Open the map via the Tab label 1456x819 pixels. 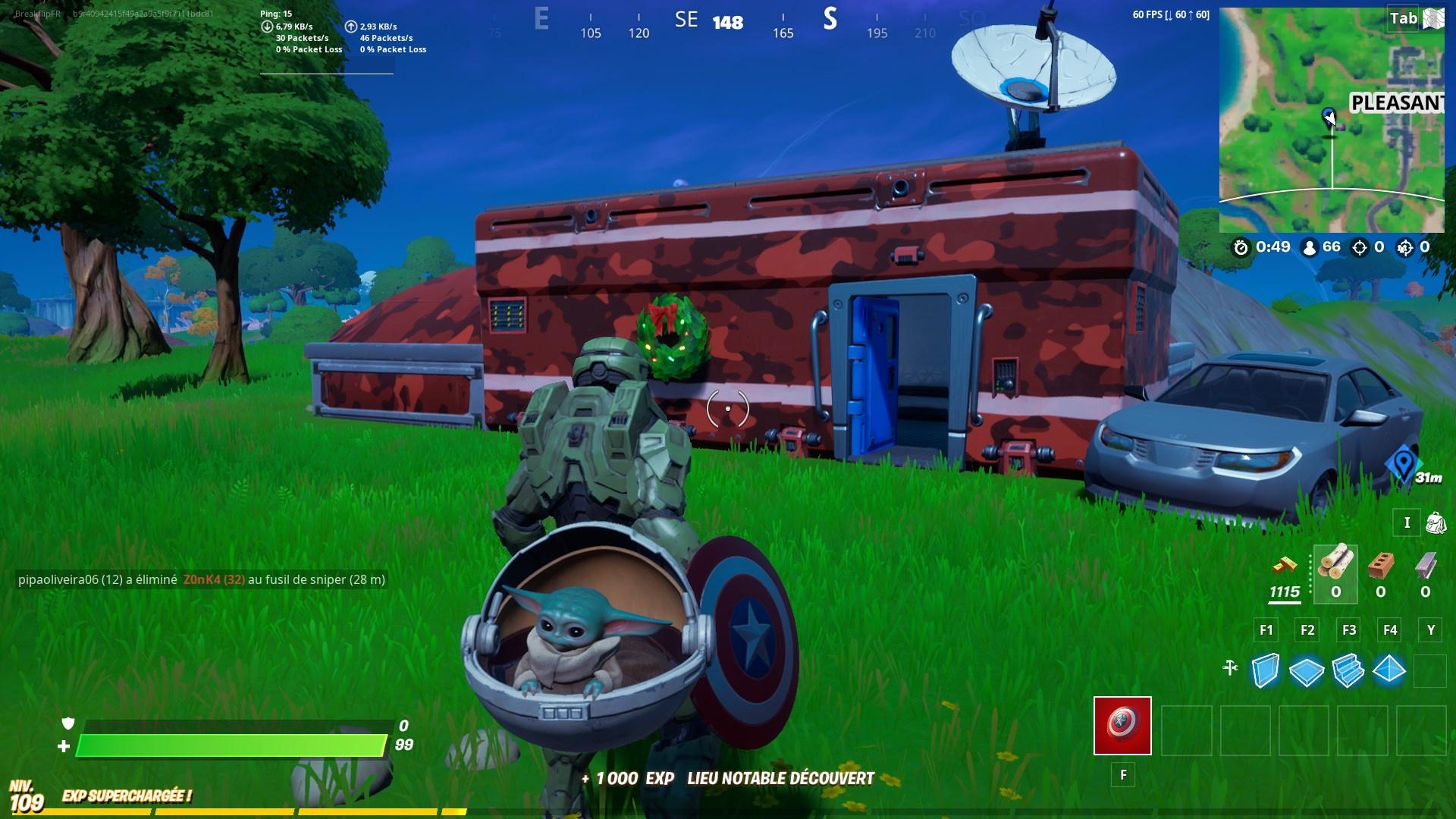pyautogui.click(x=1404, y=18)
